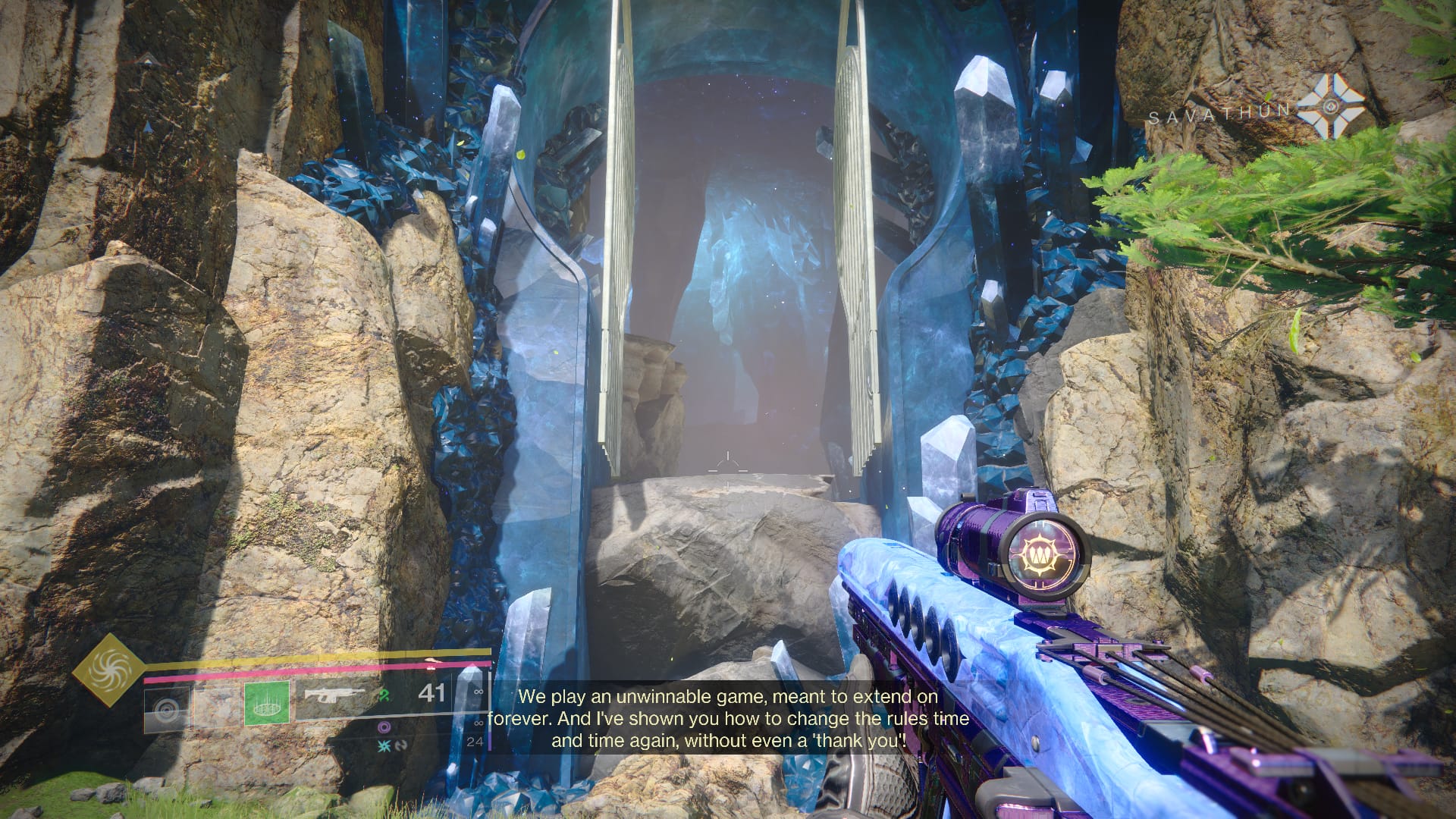Click the infinity symbol for special ammo
Image resolution: width=1456 pixels, height=819 pixels.
click(478, 722)
